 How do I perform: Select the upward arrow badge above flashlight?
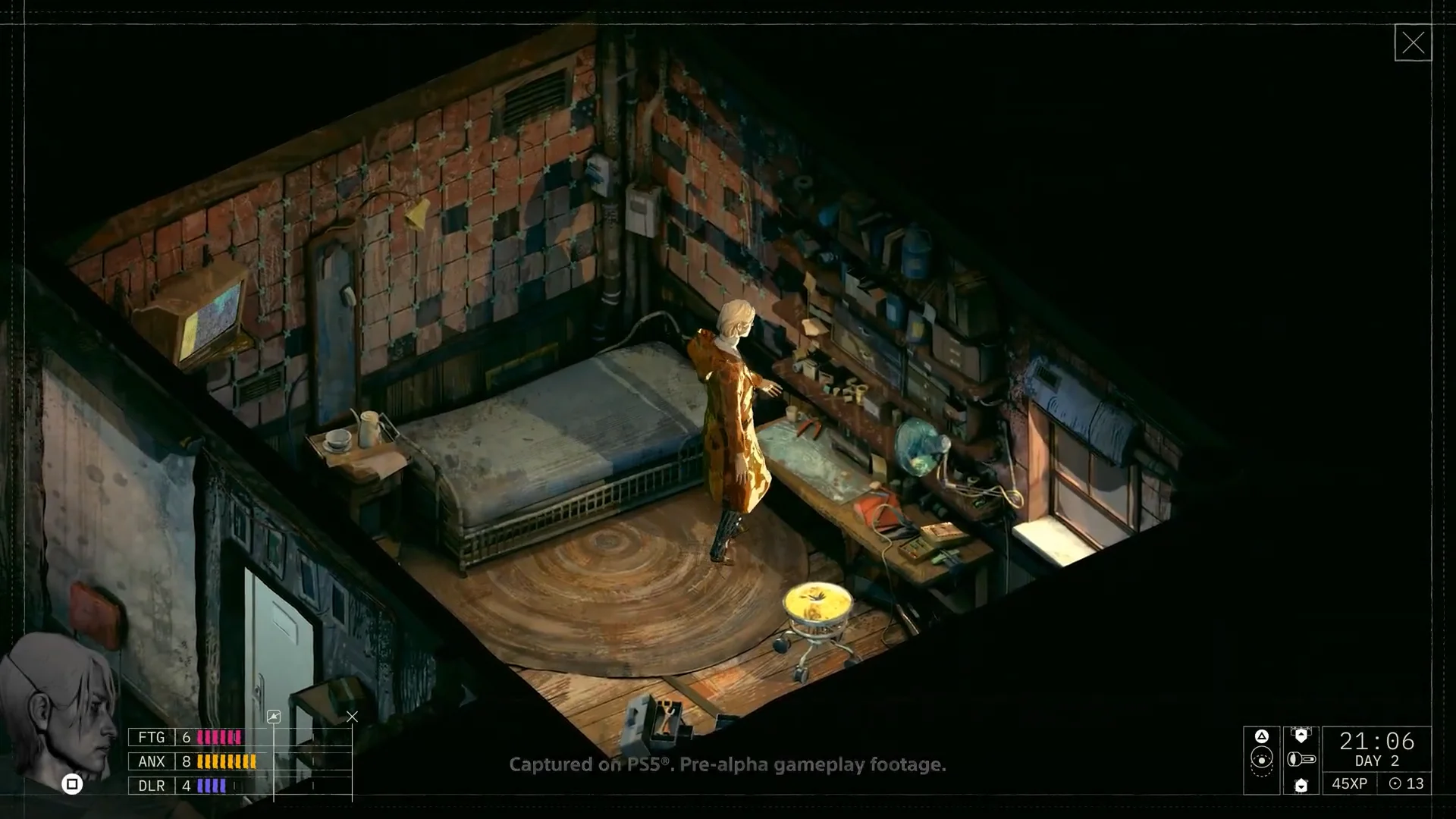click(x=1301, y=735)
